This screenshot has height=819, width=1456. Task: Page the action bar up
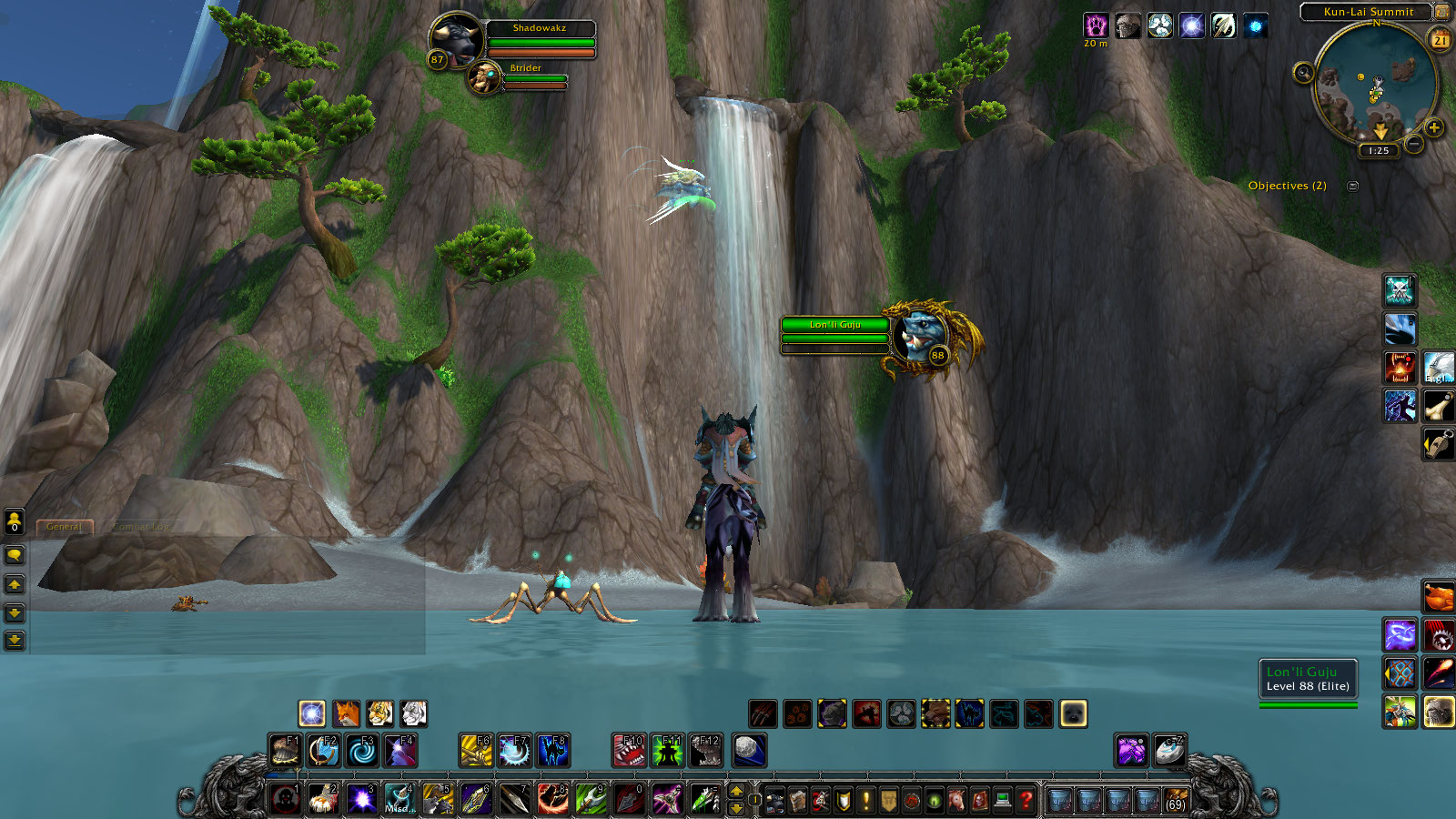(x=736, y=790)
